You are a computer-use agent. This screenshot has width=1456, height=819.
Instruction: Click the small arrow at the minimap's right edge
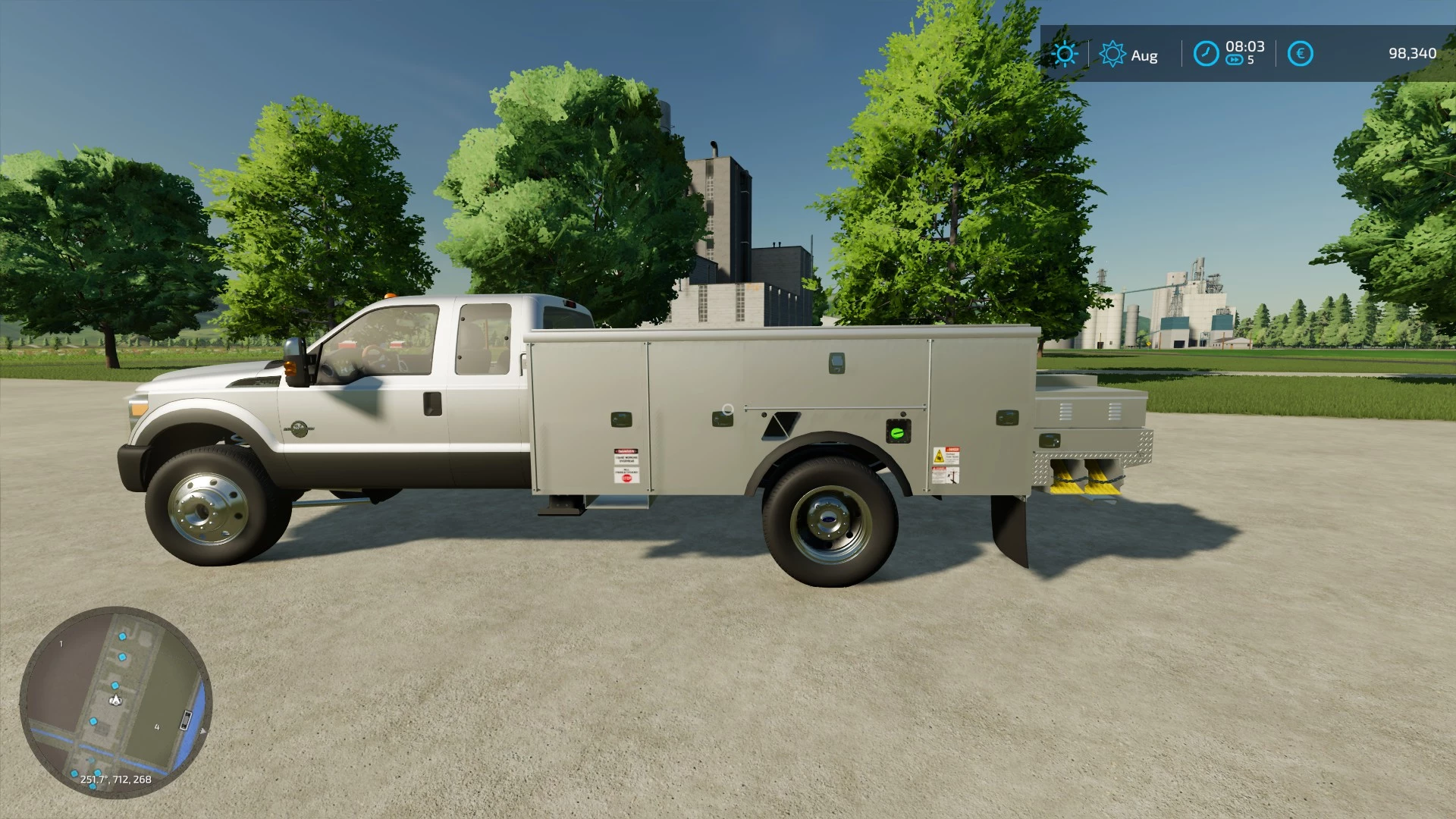pyautogui.click(x=203, y=731)
